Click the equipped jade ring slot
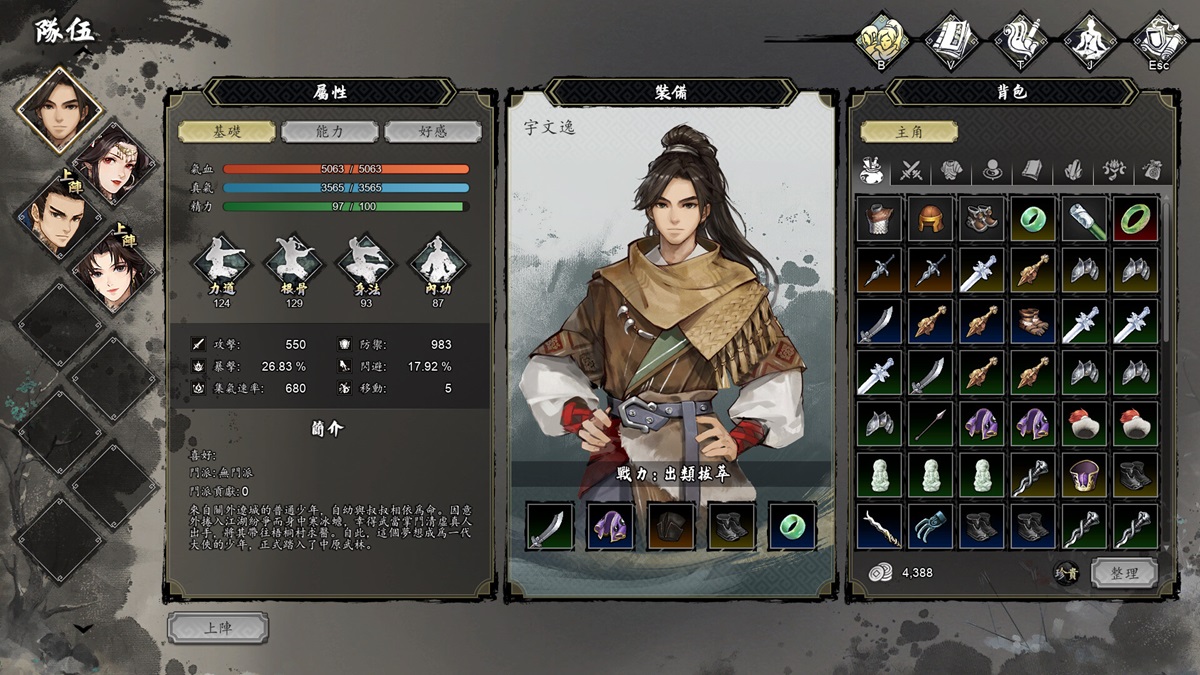Screen dimensions: 1200x675 (792, 527)
